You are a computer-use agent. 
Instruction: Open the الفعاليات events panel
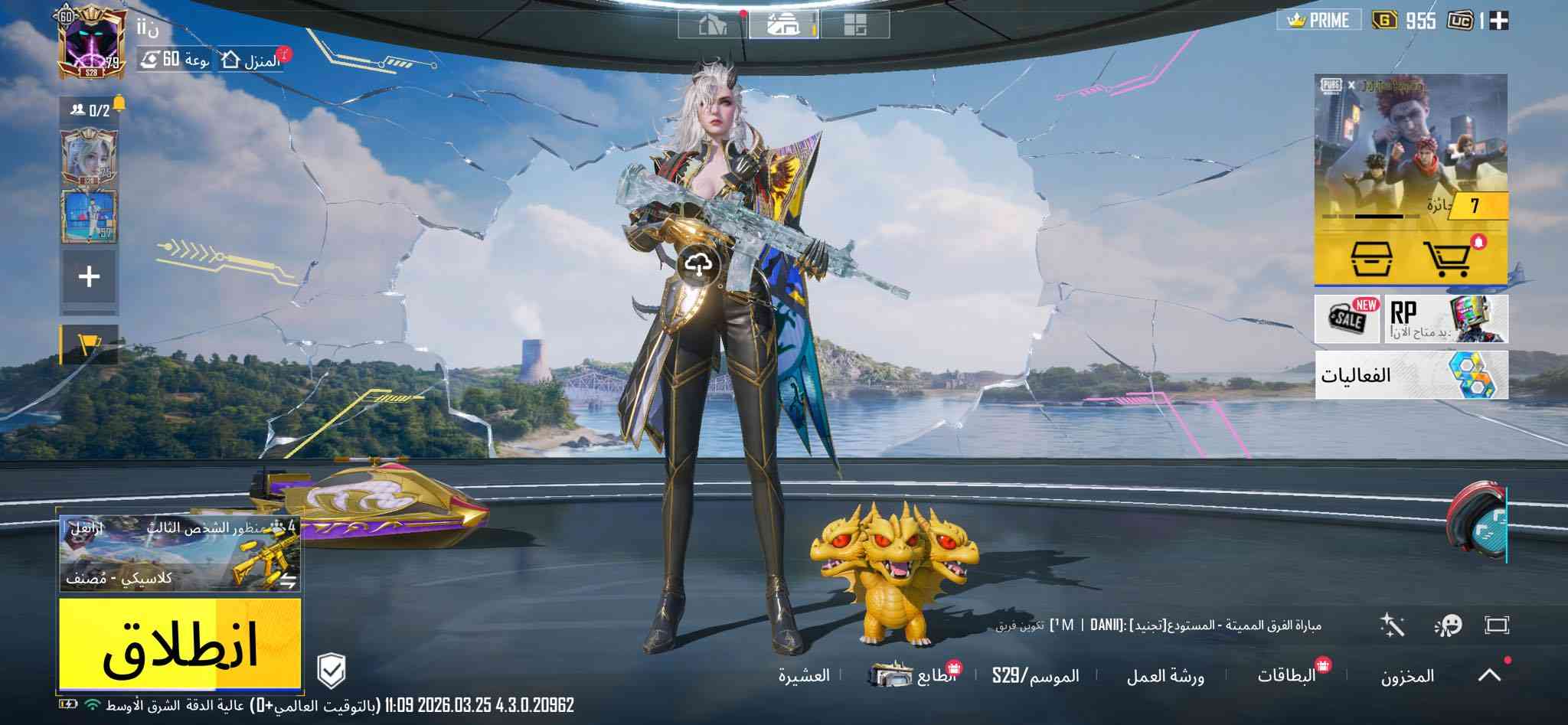1411,375
